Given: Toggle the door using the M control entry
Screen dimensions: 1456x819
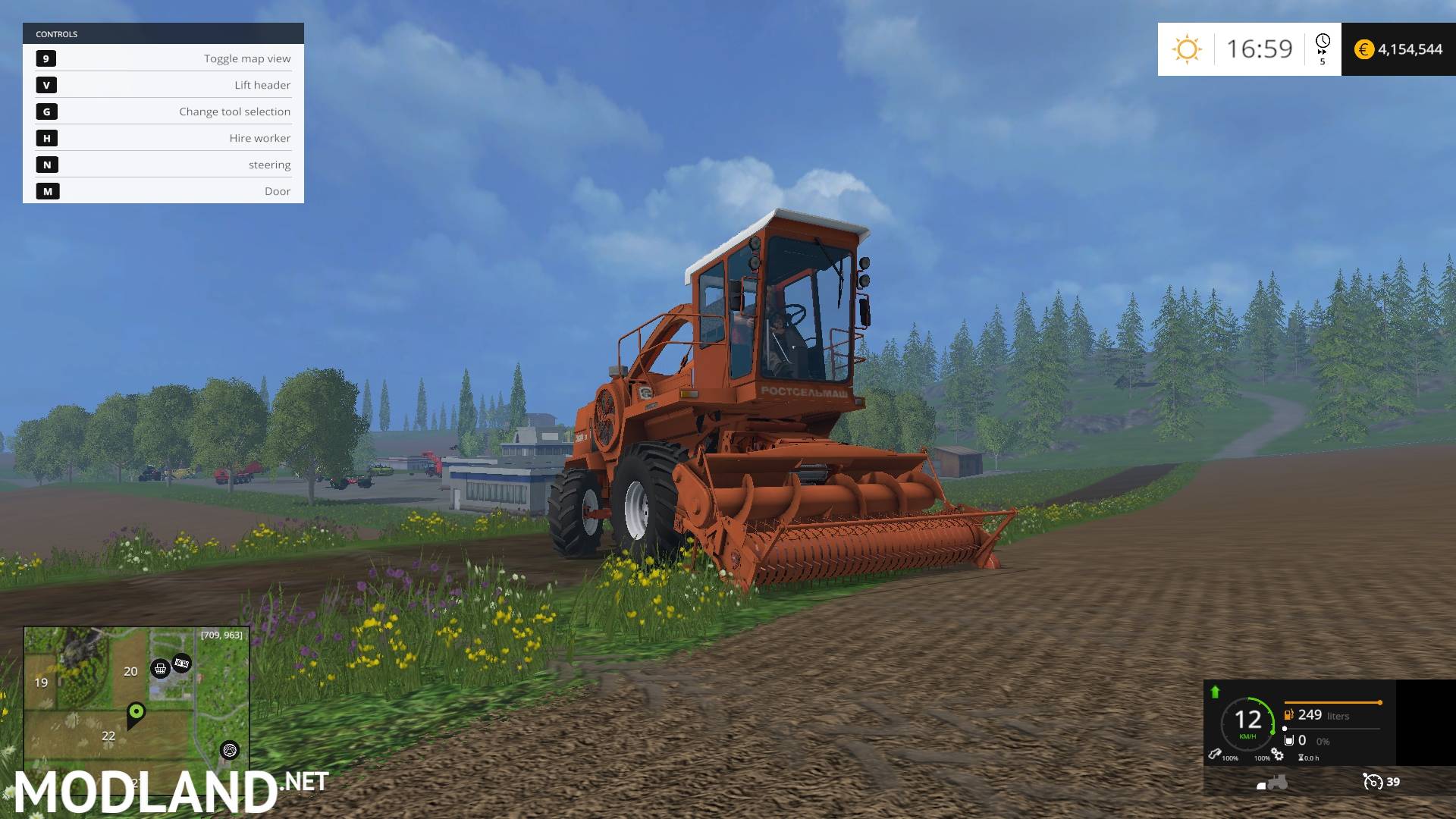Looking at the screenshot, I should pyautogui.click(x=162, y=191).
